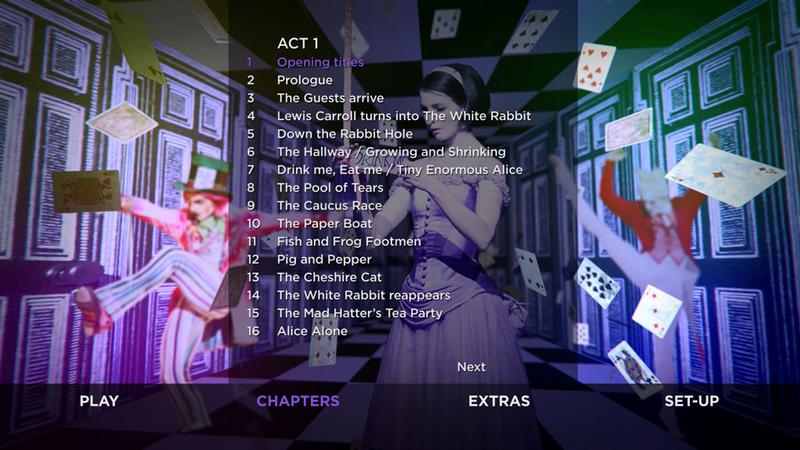Open the Fish and Frog Footmen chapter

pyautogui.click(x=349, y=242)
